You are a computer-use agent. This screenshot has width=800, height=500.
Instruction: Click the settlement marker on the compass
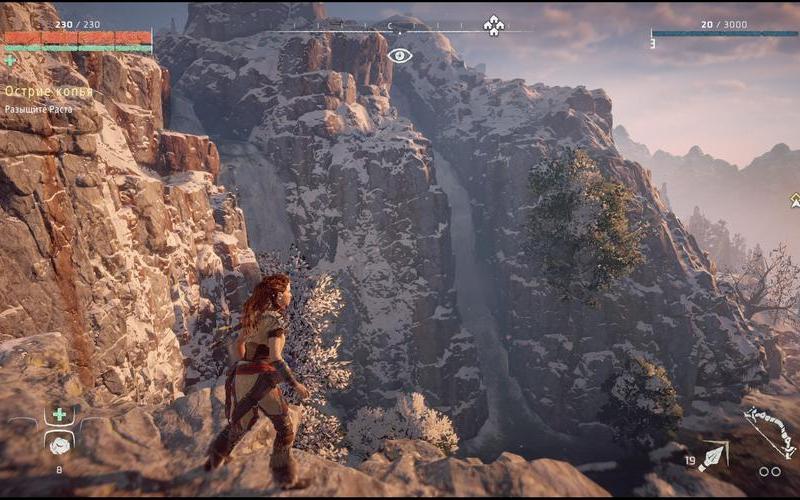(493, 26)
